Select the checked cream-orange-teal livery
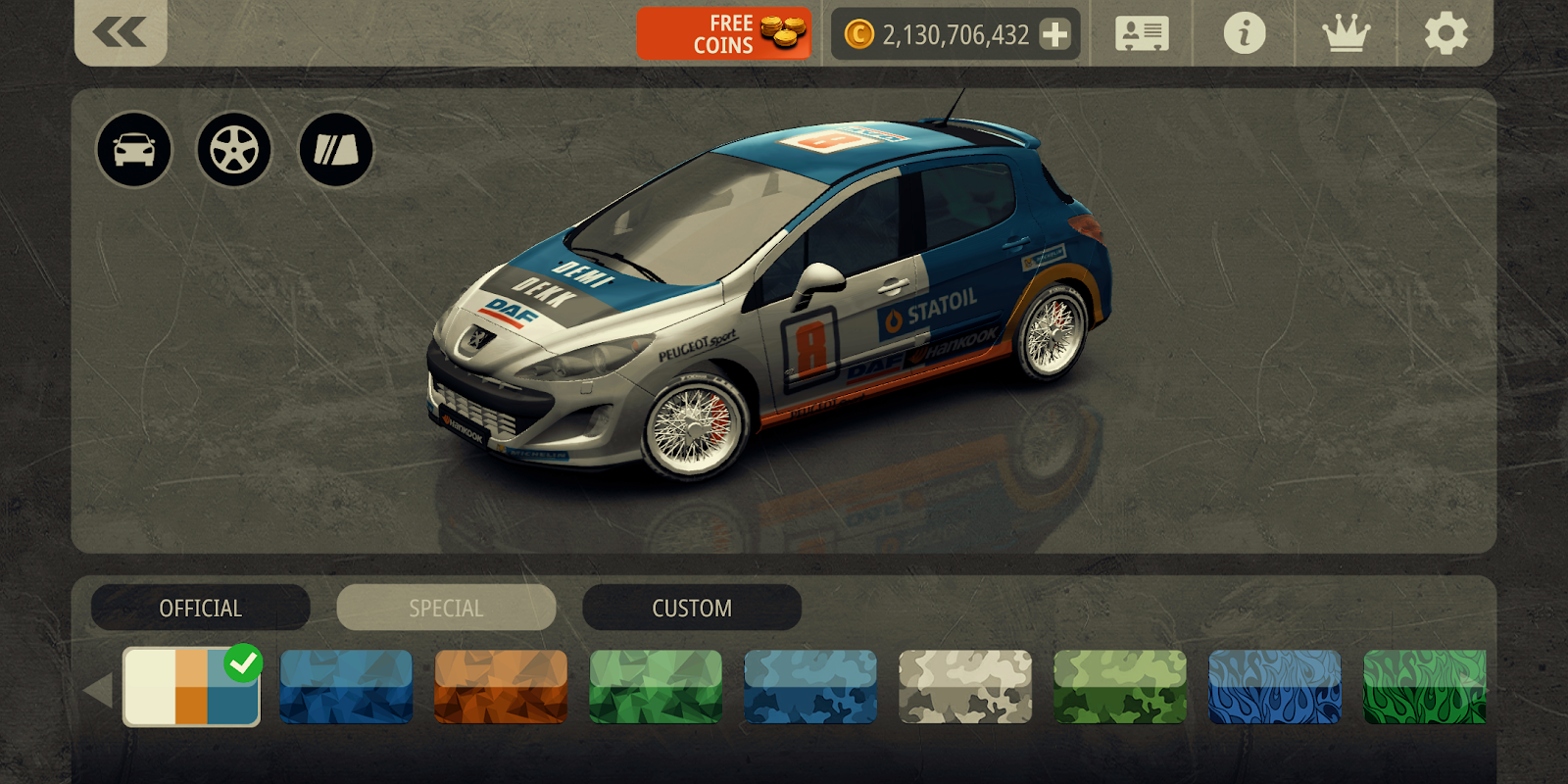 pos(191,687)
